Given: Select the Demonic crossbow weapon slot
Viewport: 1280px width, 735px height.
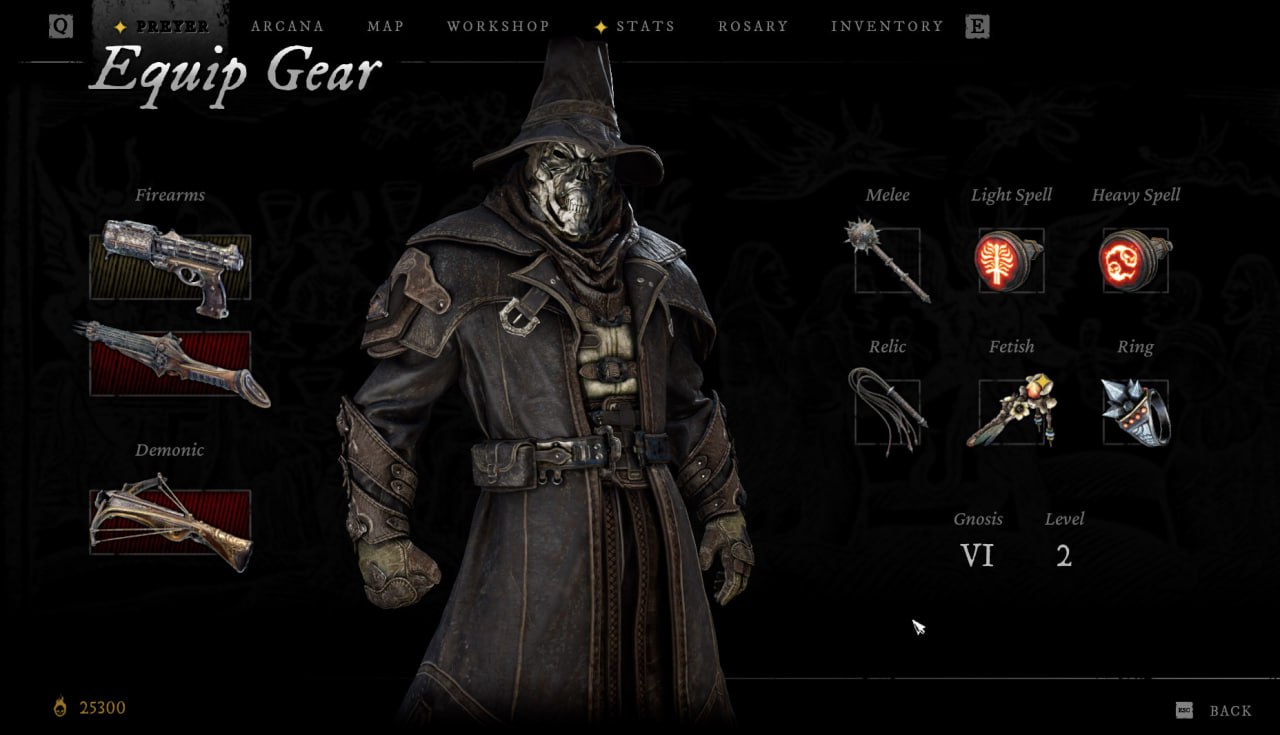Looking at the screenshot, I should [170, 520].
